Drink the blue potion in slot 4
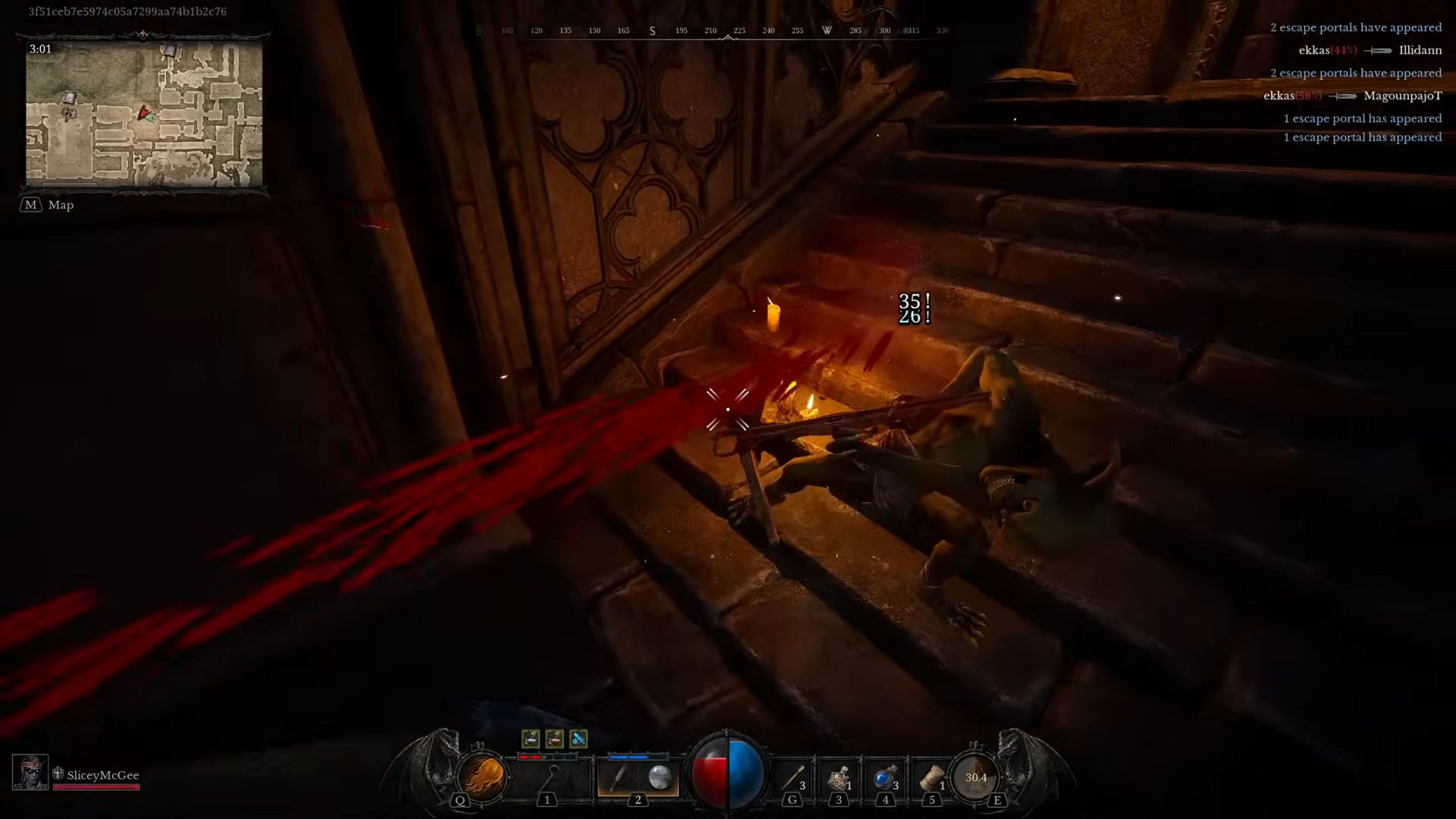The width and height of the screenshot is (1456, 819). point(885,777)
